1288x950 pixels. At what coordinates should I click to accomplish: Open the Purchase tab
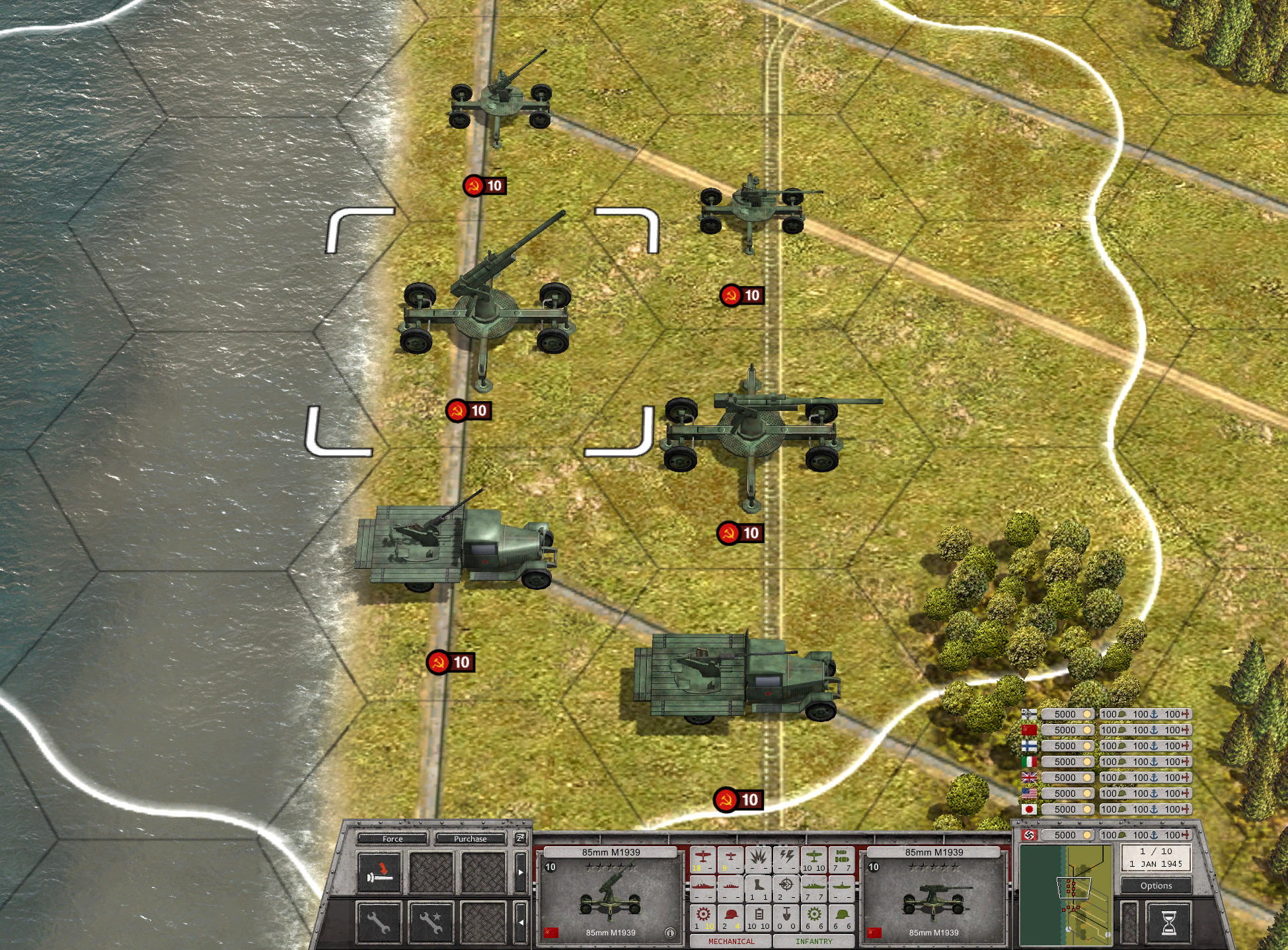tap(471, 839)
